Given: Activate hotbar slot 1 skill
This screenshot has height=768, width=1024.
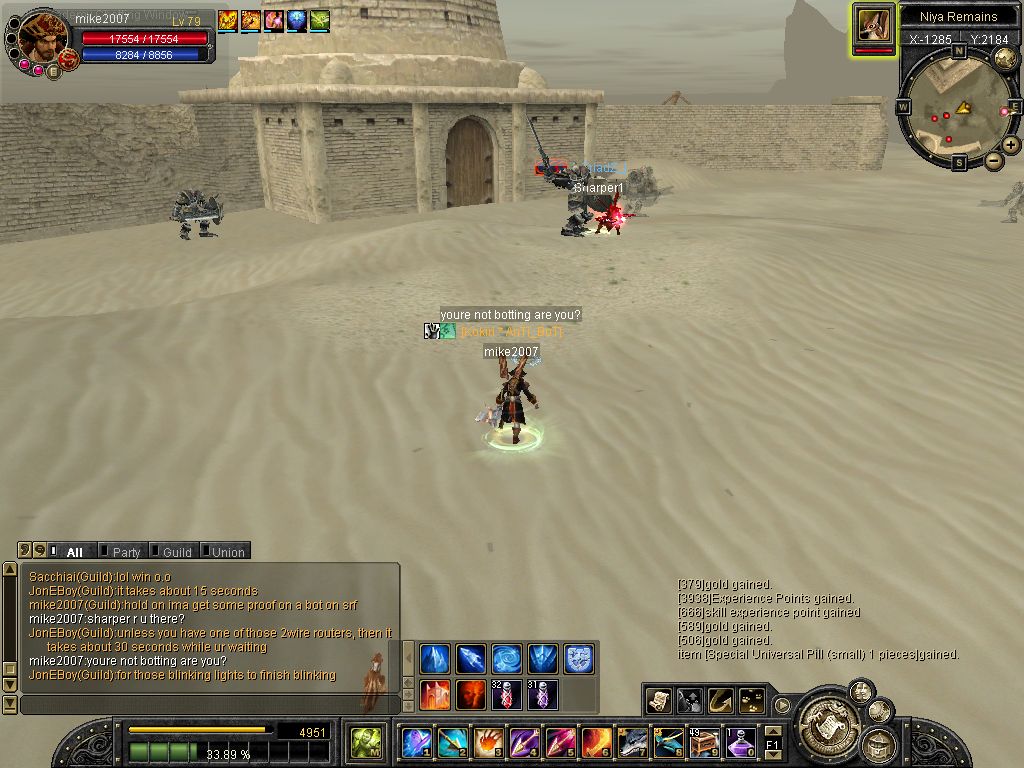Looking at the screenshot, I should 416,742.
